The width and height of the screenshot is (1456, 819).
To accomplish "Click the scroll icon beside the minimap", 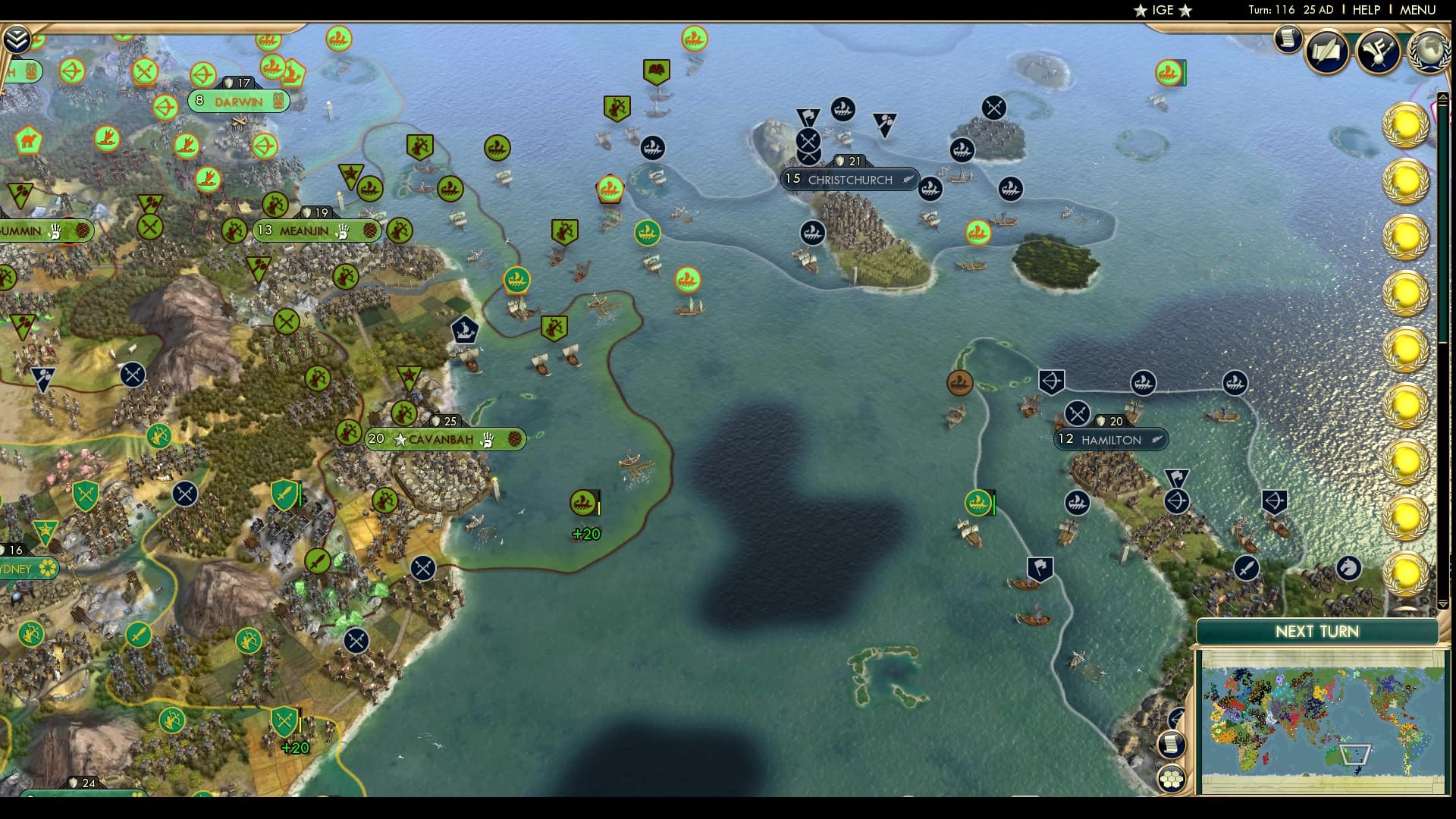I will (x=1170, y=745).
